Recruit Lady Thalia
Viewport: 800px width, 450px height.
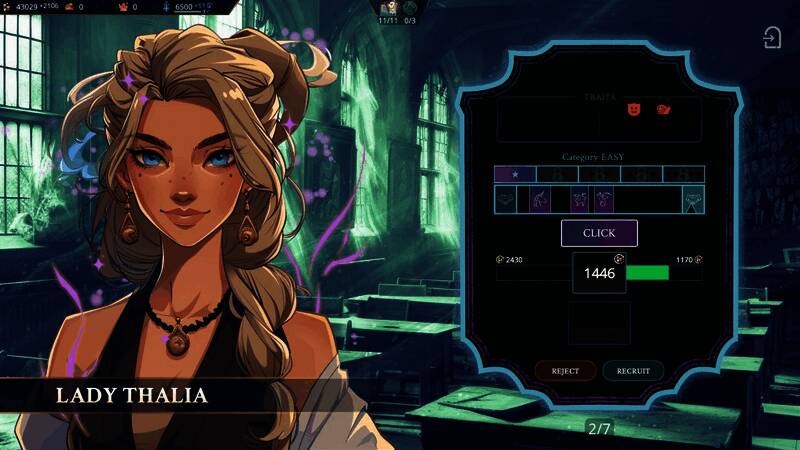633,371
